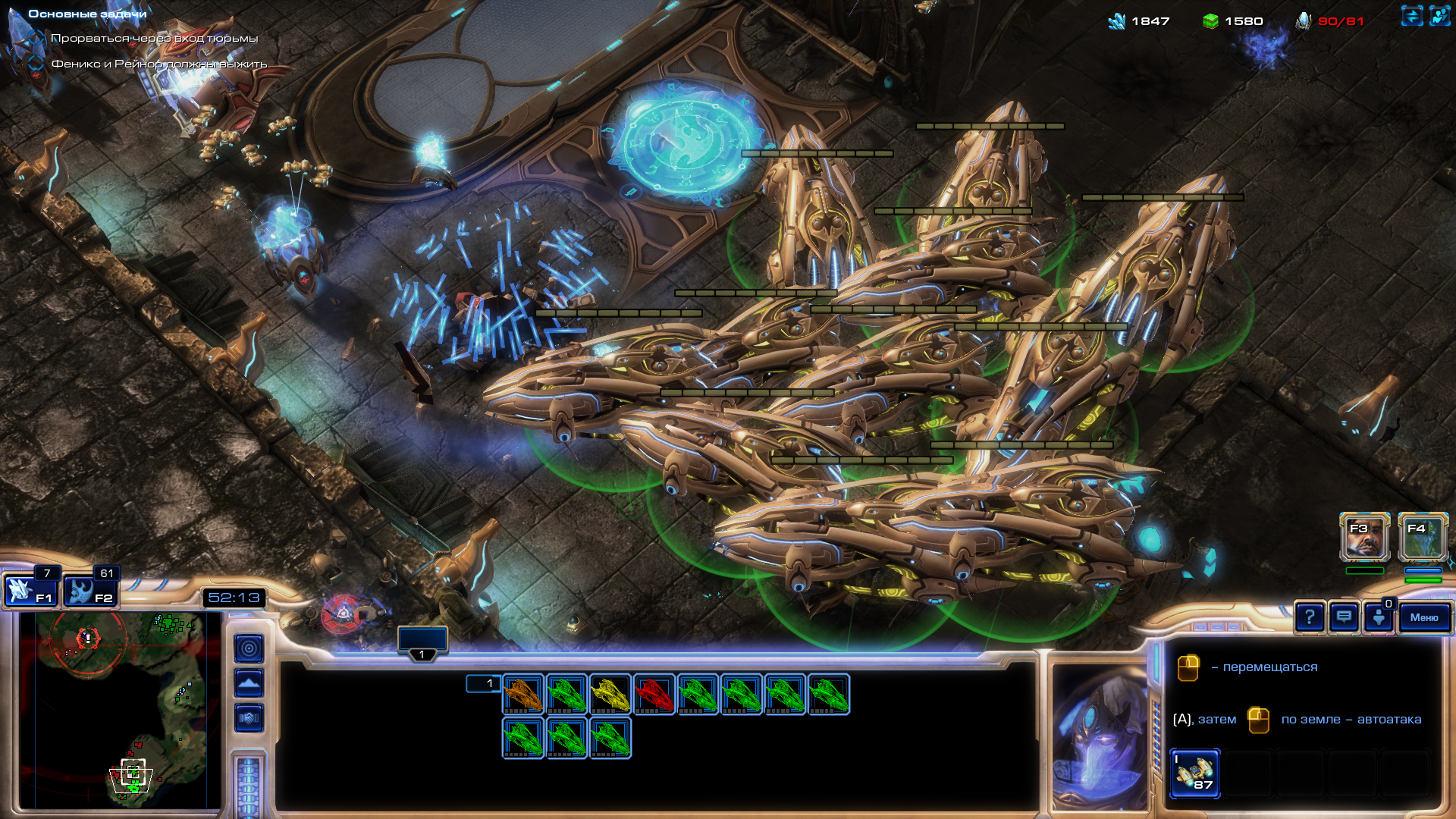
Task: Toggle minimap terrain display
Action: pos(249,683)
